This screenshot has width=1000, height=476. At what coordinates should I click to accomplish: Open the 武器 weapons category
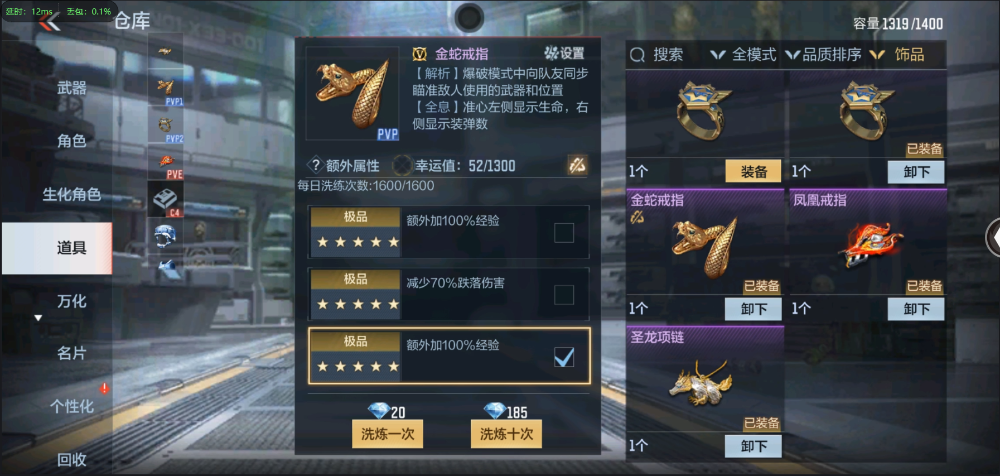[x=71, y=88]
